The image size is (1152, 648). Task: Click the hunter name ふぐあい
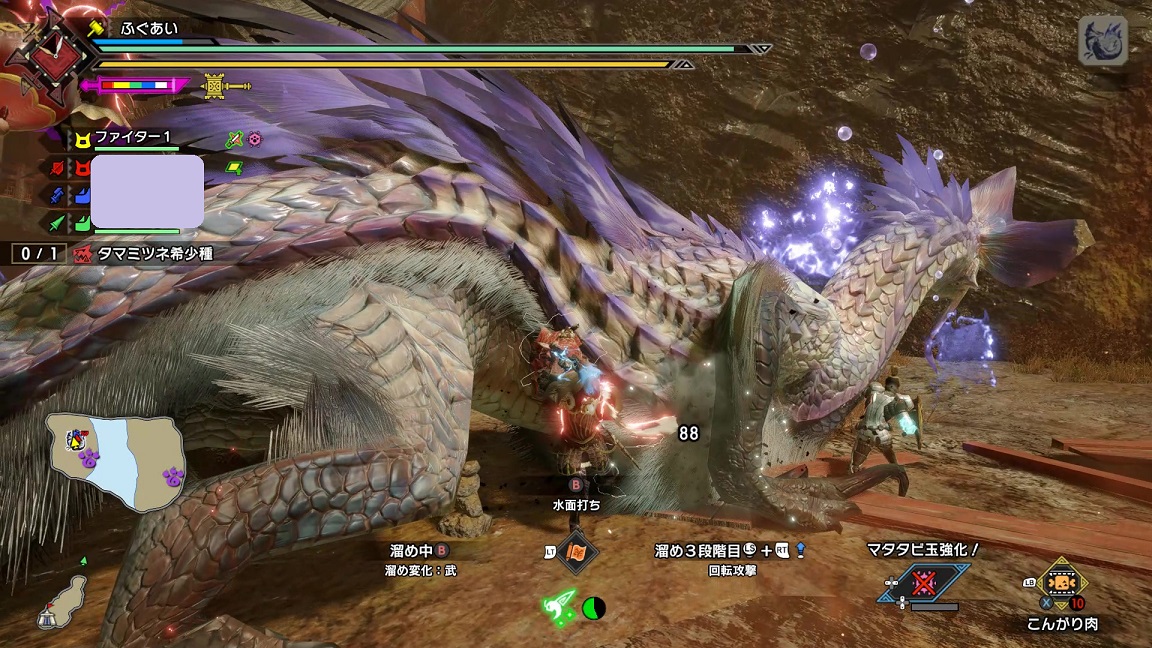(x=148, y=28)
